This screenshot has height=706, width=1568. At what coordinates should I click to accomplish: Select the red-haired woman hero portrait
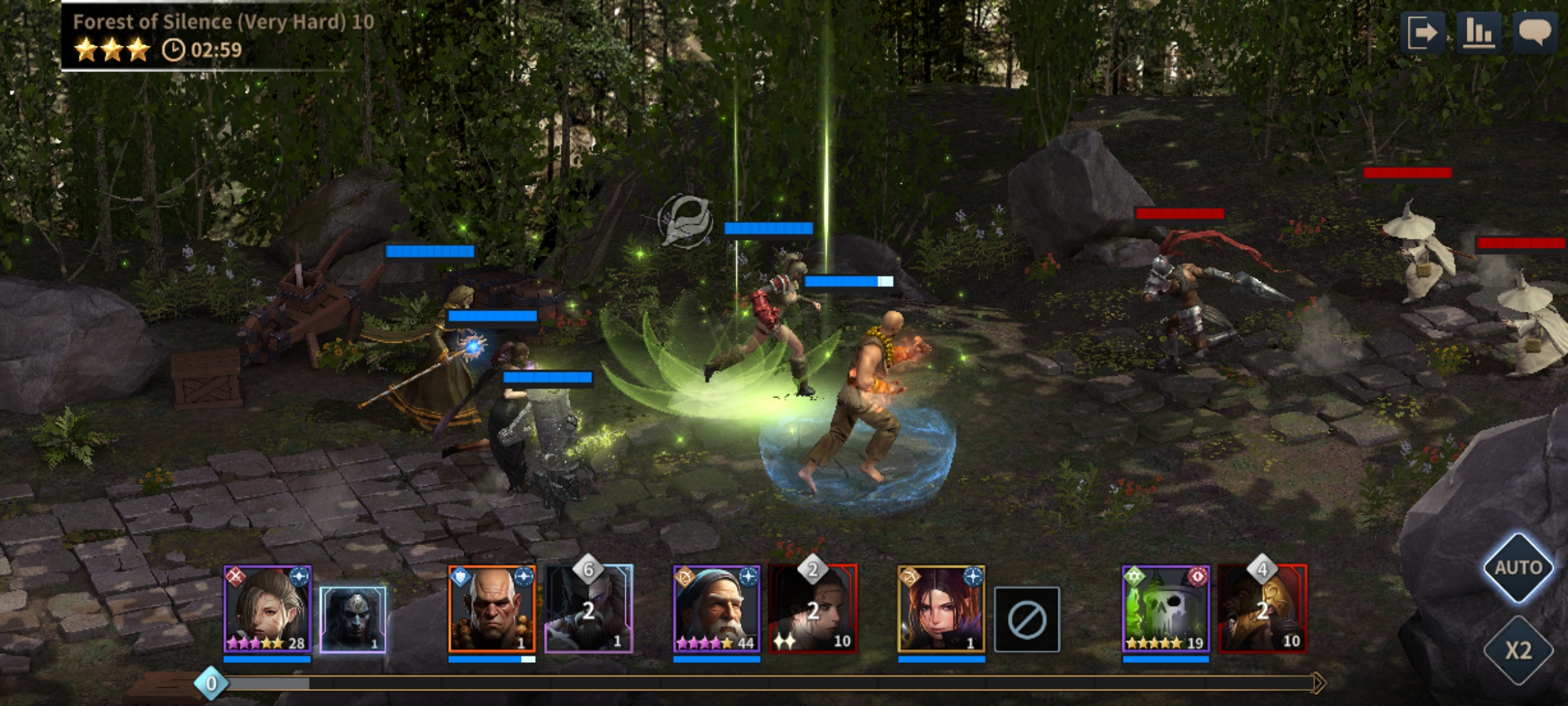941,609
